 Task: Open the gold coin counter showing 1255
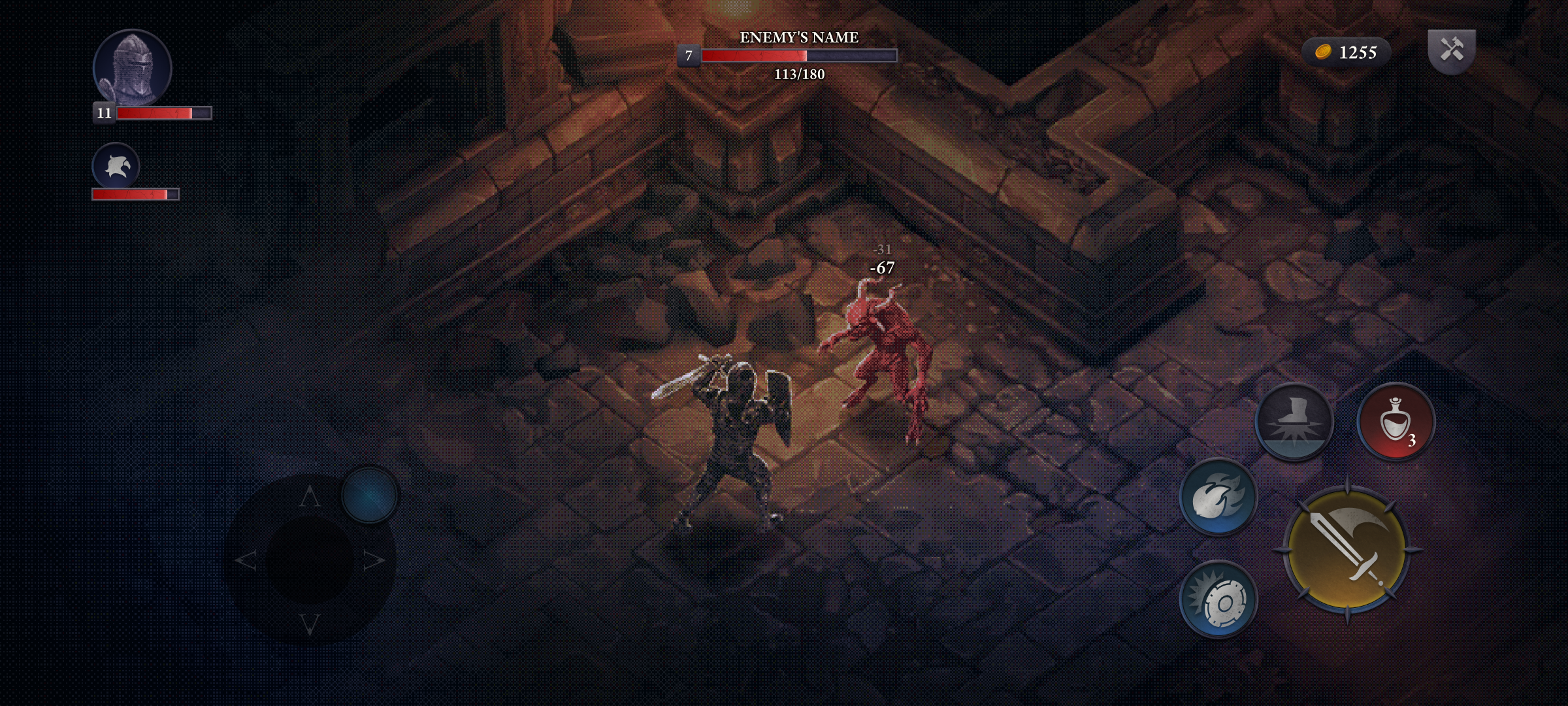(x=1346, y=52)
